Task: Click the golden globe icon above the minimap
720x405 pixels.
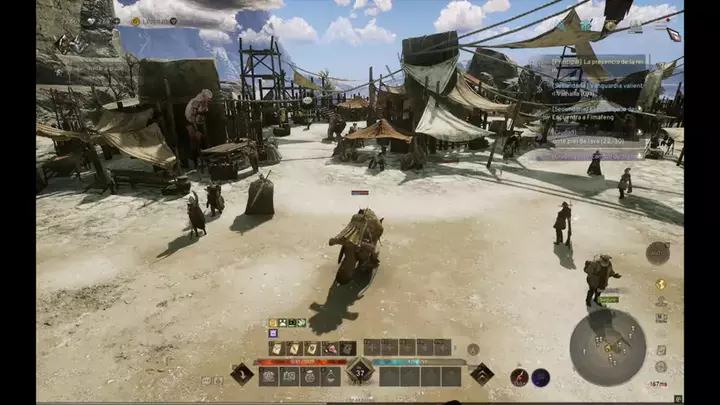Action: tap(660, 285)
